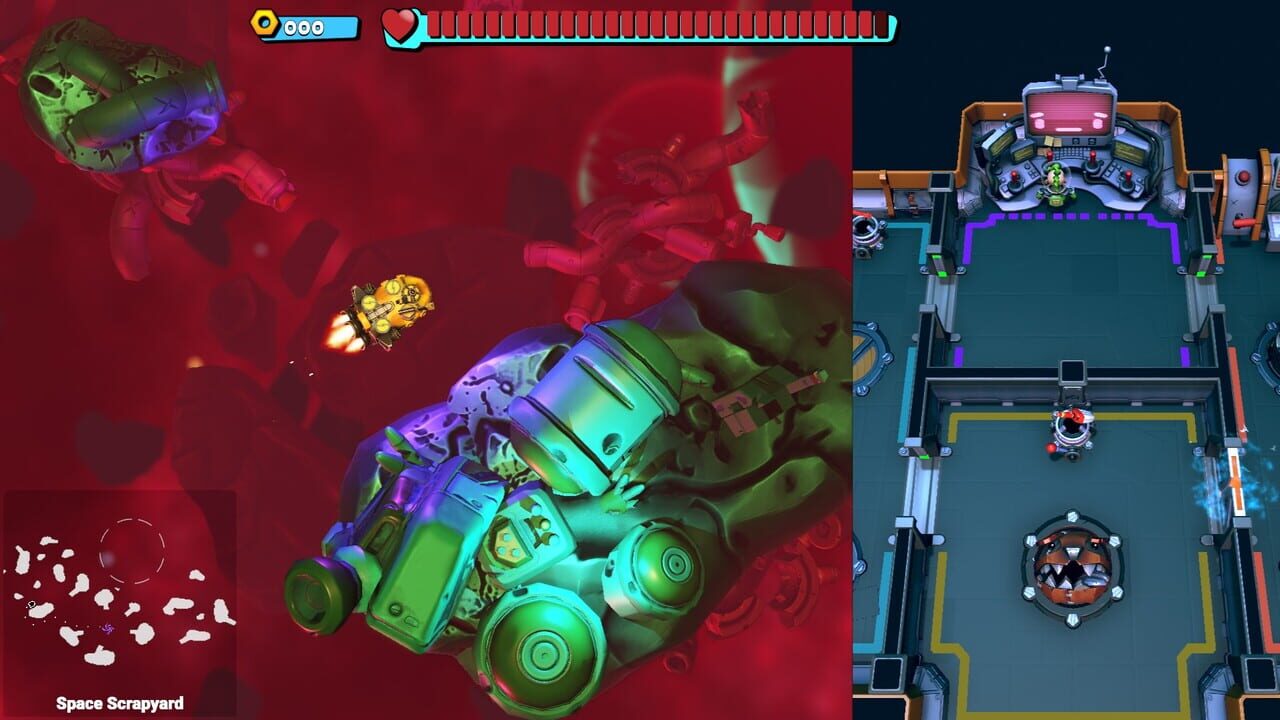This screenshot has width=1280, height=720.
Task: Flip the red lever on the right-side machine
Action: coord(1241,220)
